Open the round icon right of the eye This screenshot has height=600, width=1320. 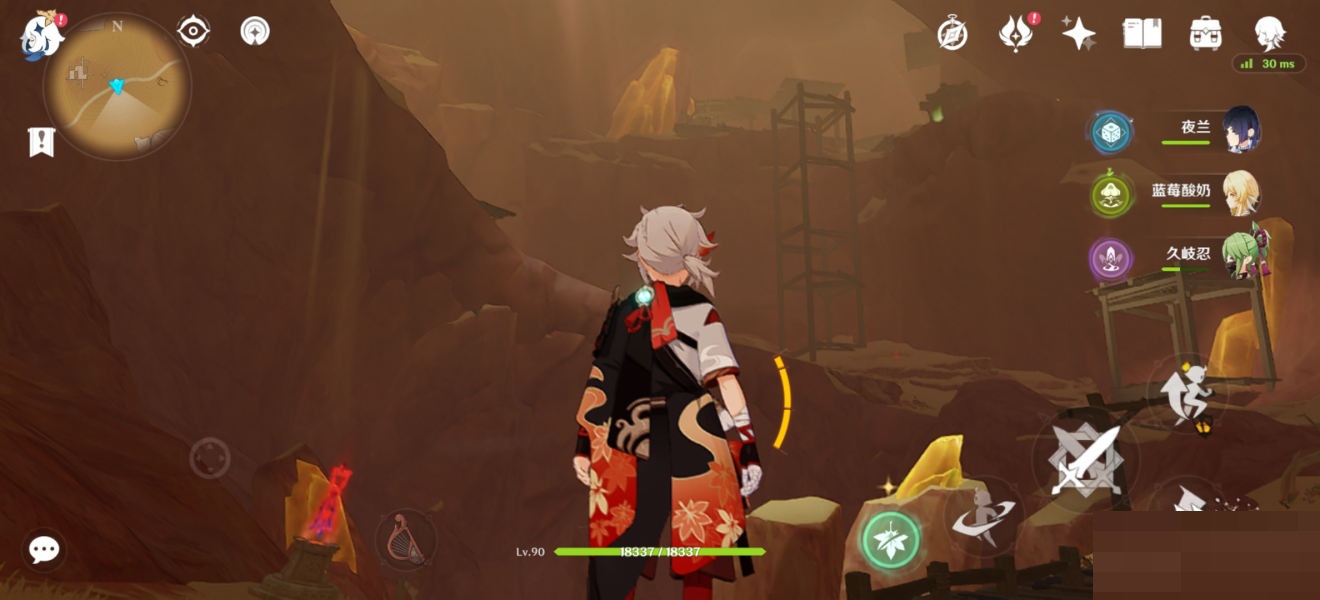point(255,31)
